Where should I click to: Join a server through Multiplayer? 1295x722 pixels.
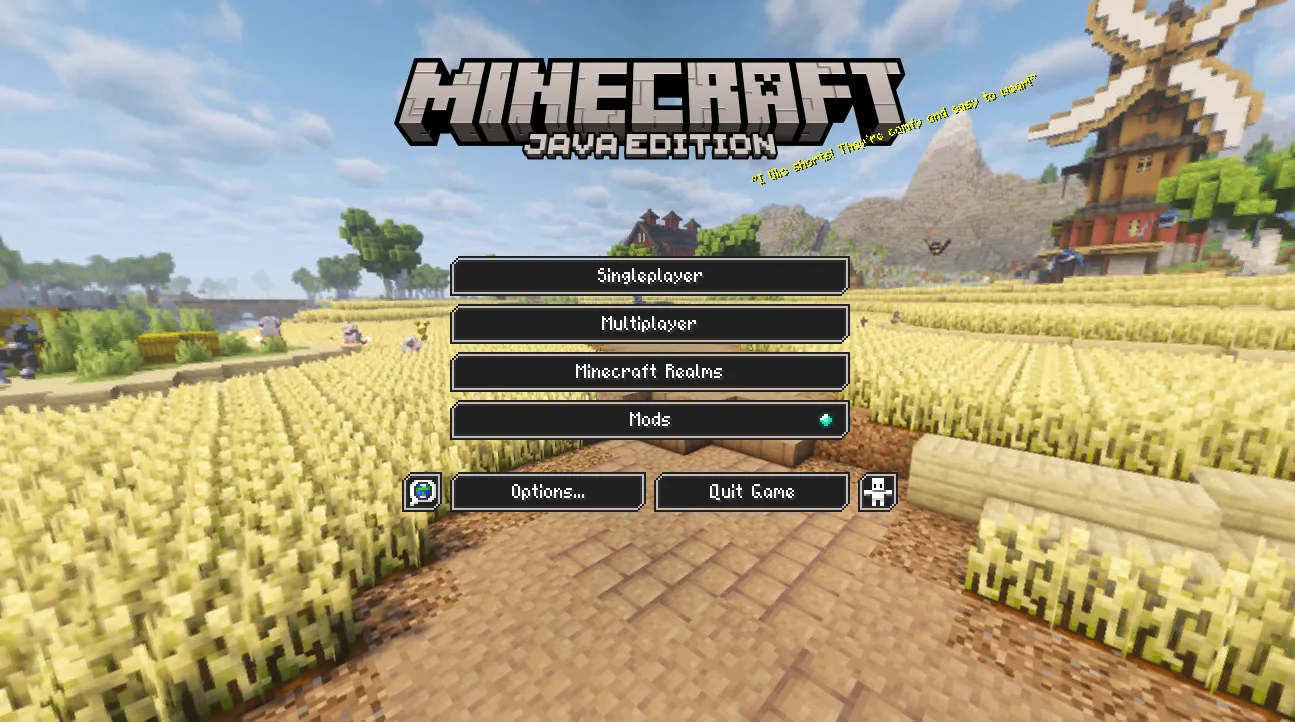650,323
